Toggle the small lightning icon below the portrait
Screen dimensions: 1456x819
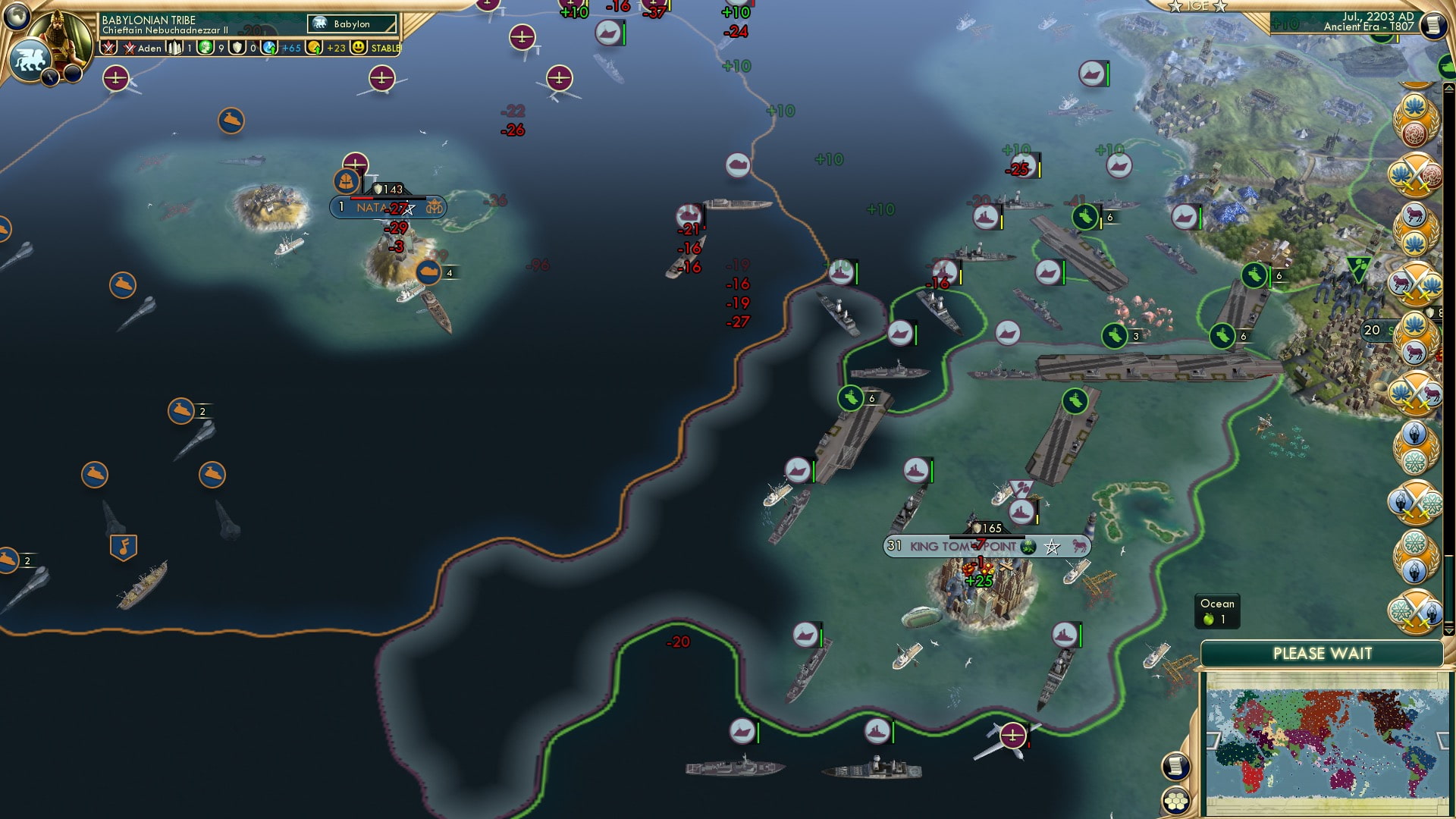click(50, 78)
